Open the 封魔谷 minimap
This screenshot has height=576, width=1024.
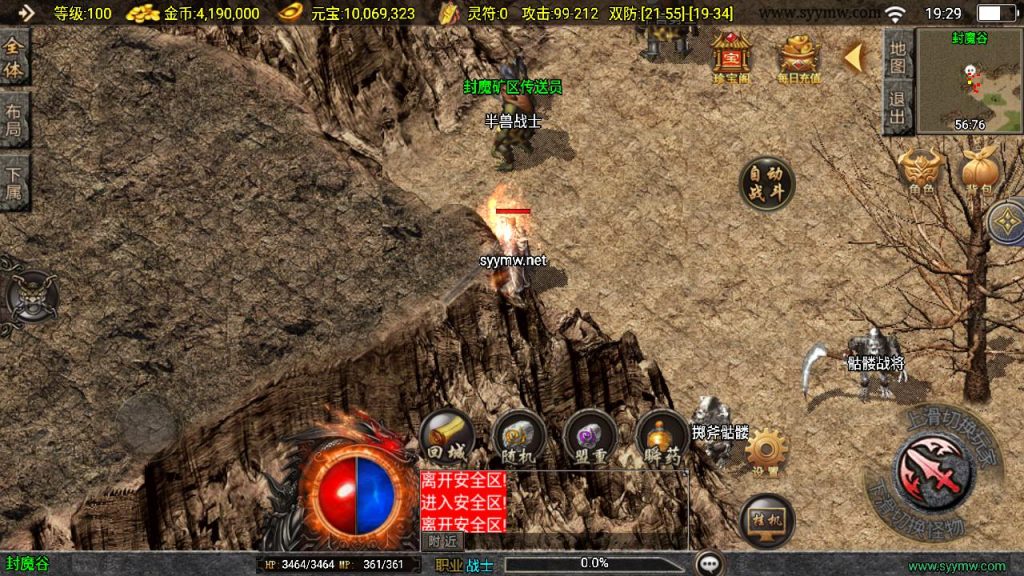point(969,80)
